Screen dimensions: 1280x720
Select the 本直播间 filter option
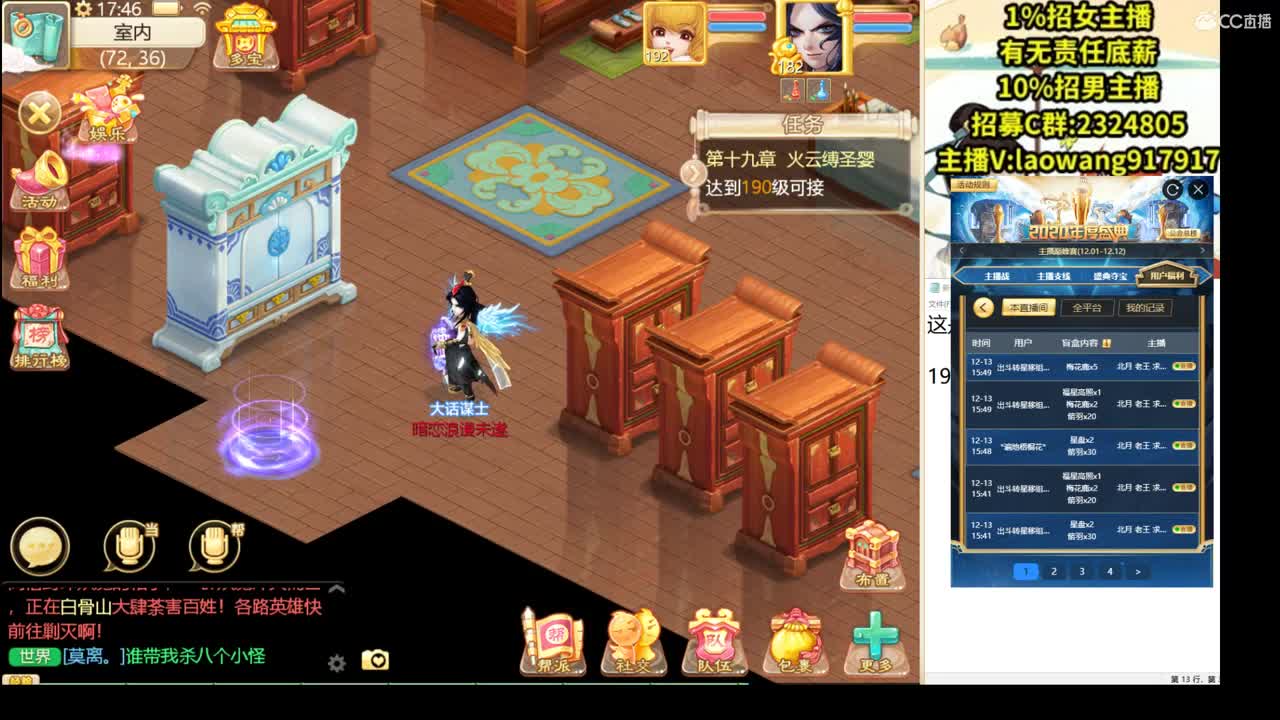1029,307
